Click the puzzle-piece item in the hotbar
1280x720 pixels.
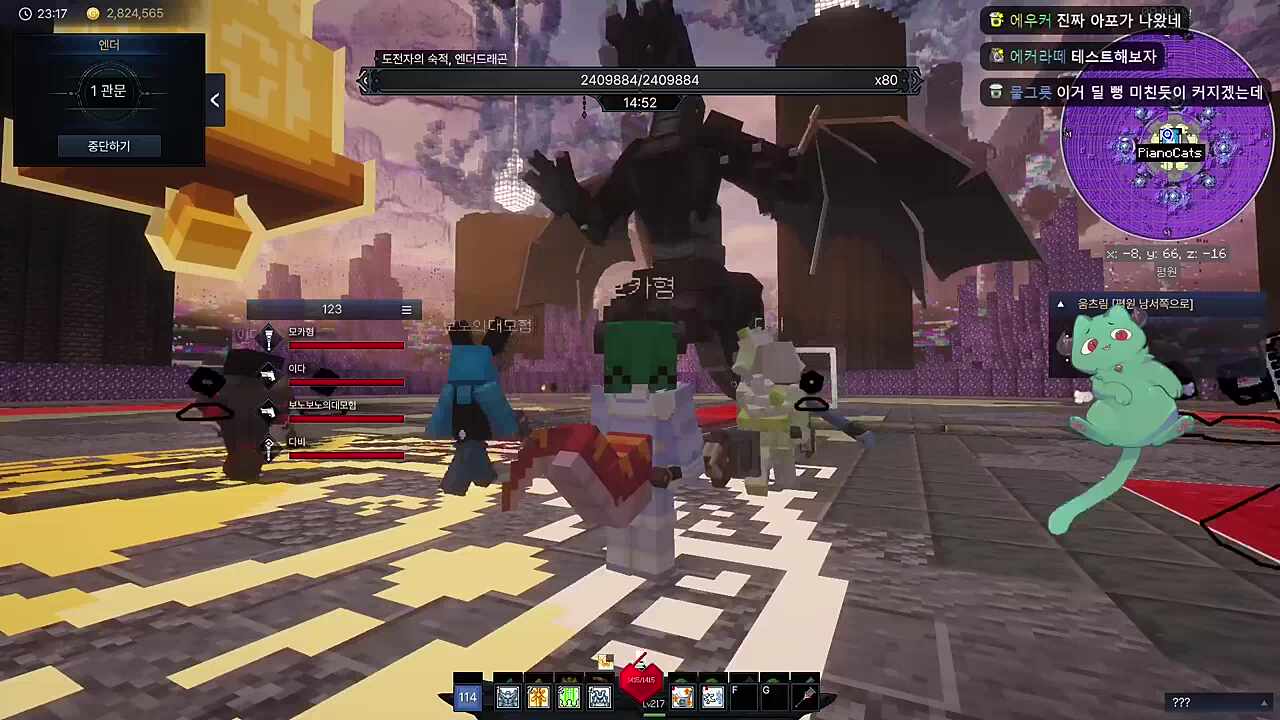(x=711, y=695)
